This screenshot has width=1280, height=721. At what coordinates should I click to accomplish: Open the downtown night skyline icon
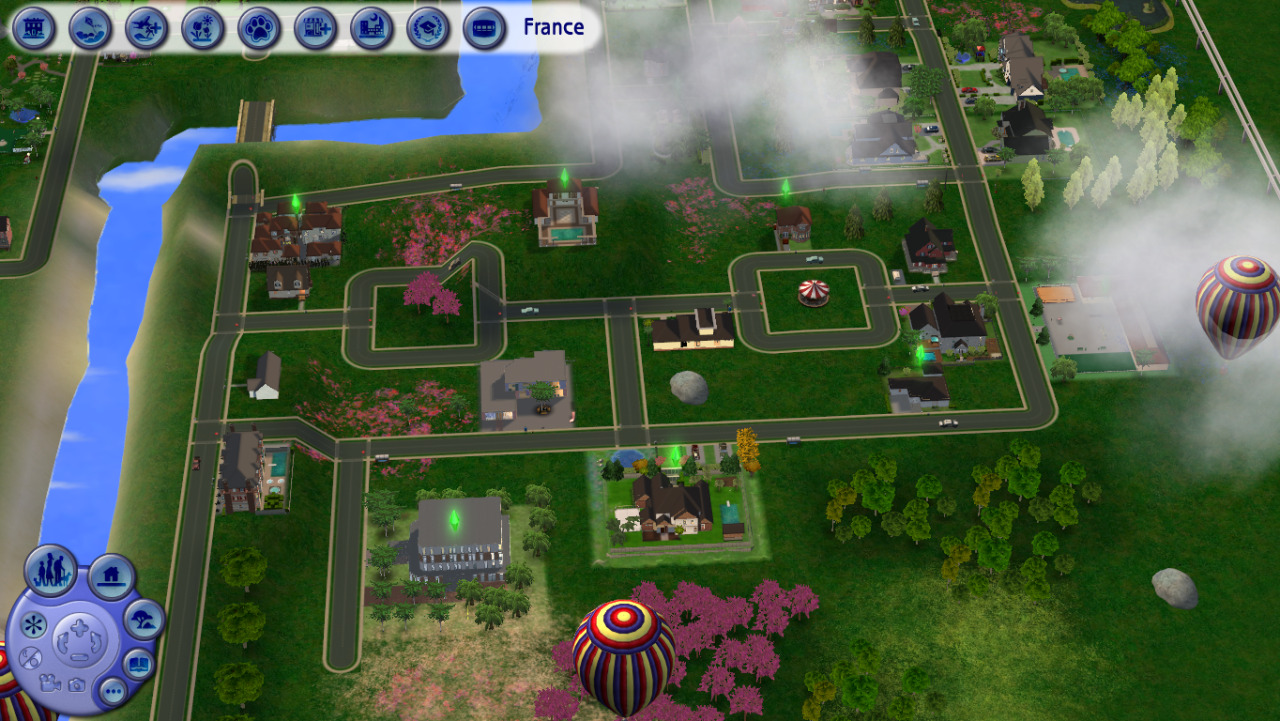372,28
